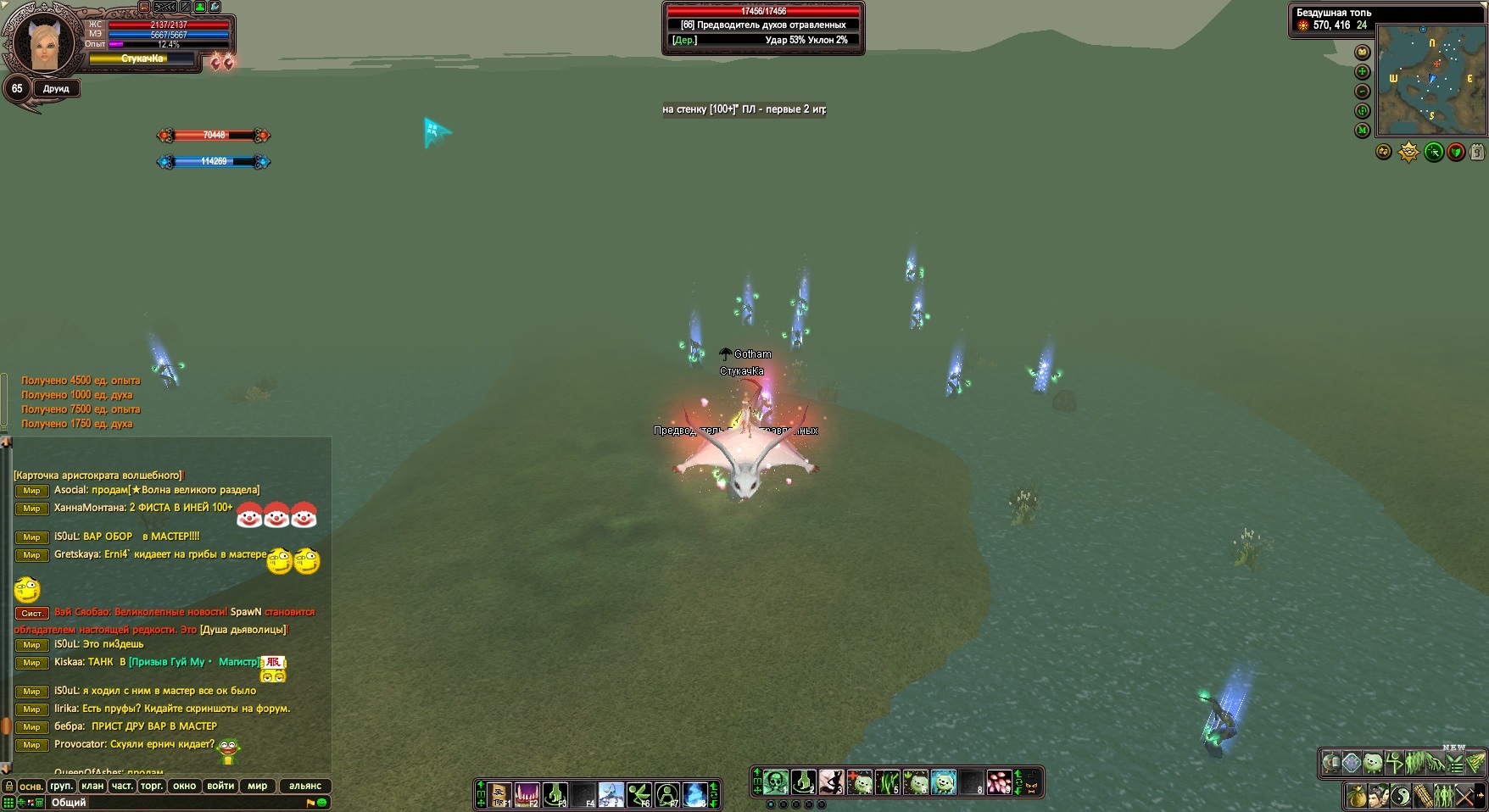
Task: Click the crossed swords menu icon
Action: (x=1466, y=796)
